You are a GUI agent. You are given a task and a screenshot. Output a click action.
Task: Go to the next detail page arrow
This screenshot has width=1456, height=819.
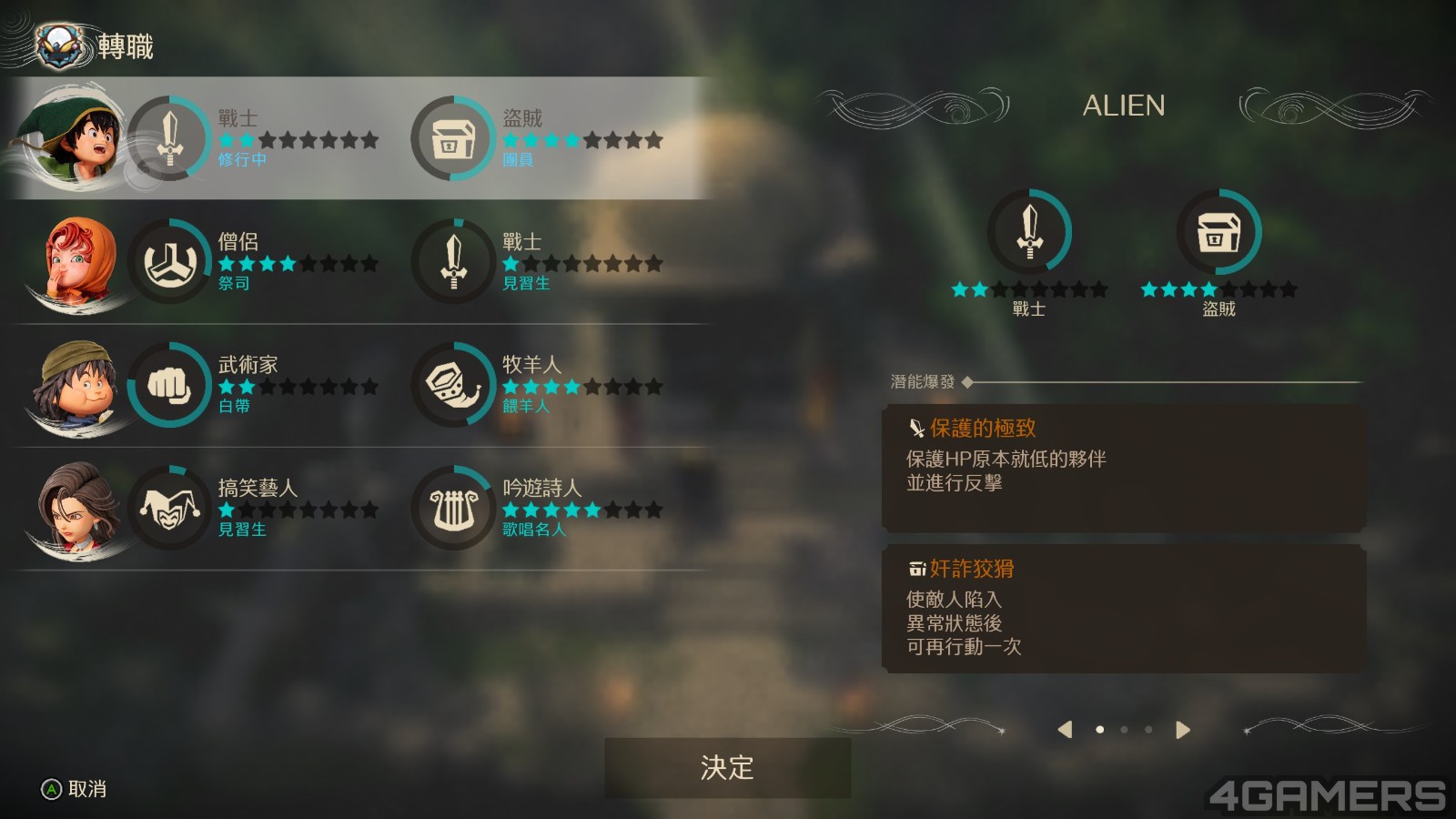pos(1182,730)
